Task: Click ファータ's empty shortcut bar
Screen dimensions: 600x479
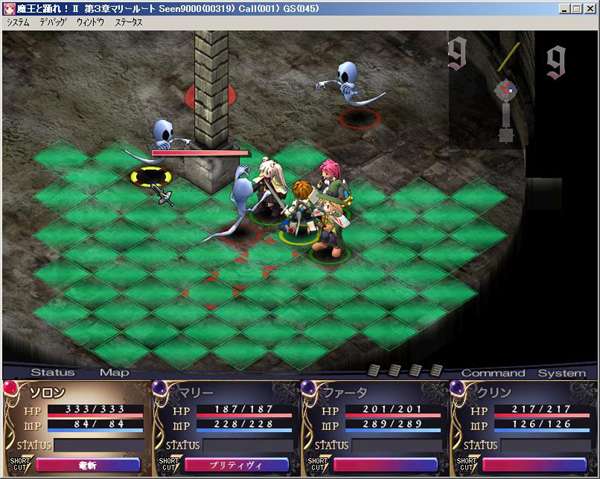Action: (x=385, y=464)
